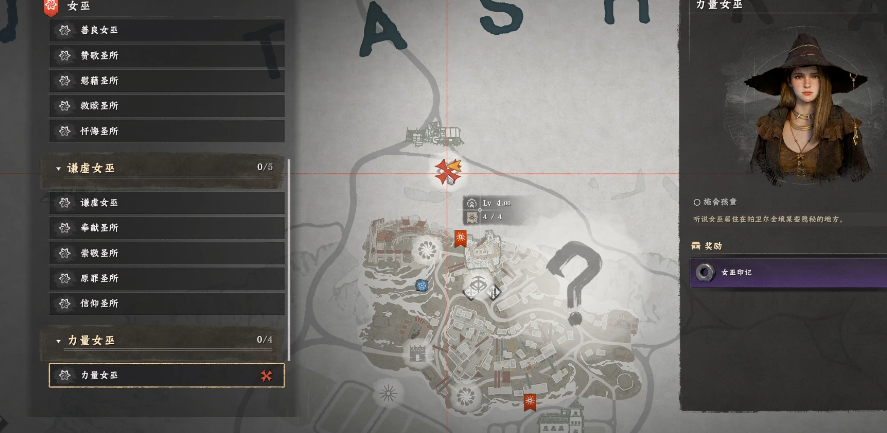Image resolution: width=887 pixels, height=433 pixels.
Task: Select the 善良女巫 list entry
Action: coord(166,31)
